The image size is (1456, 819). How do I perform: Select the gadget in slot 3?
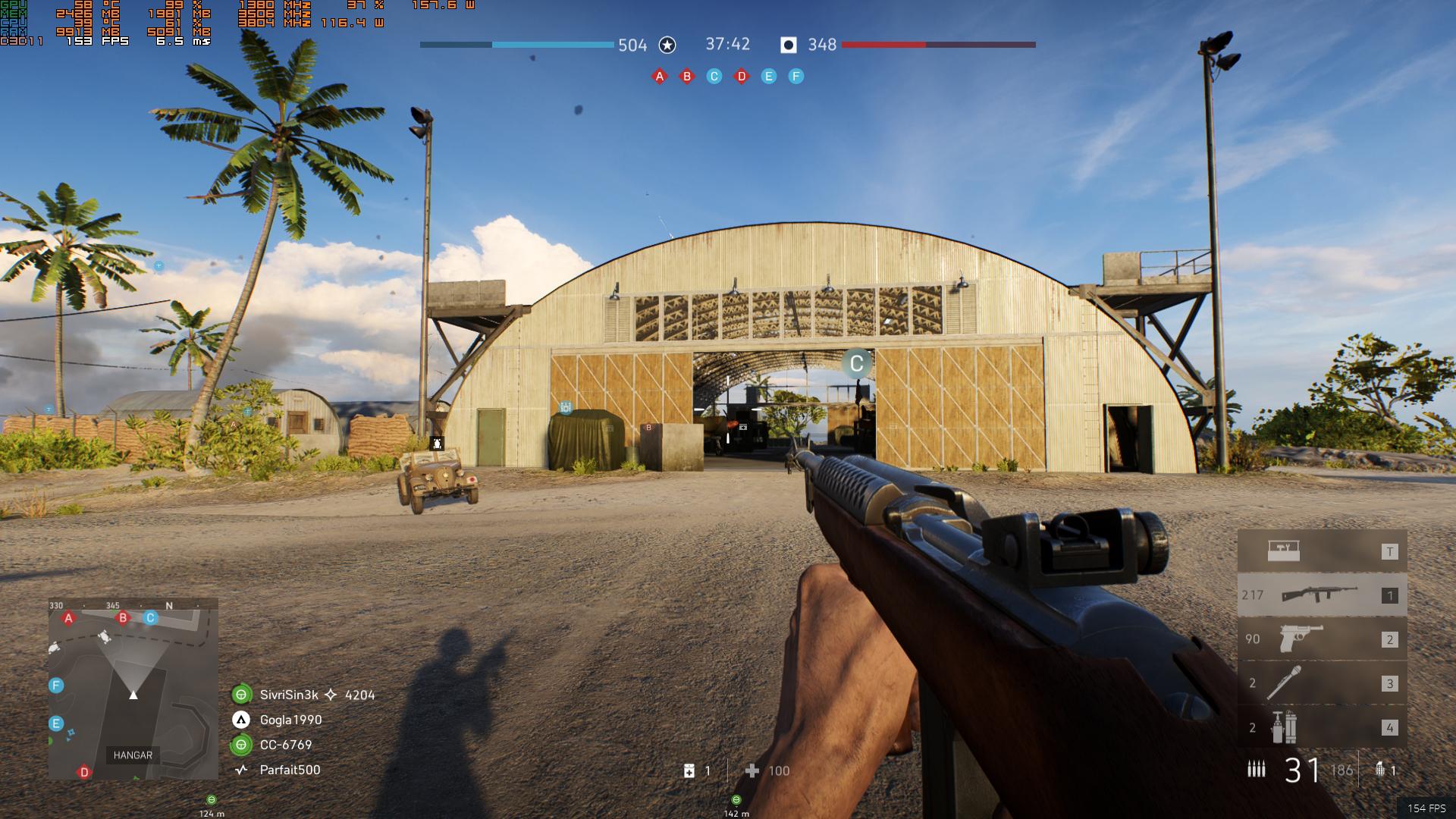[x=1322, y=683]
